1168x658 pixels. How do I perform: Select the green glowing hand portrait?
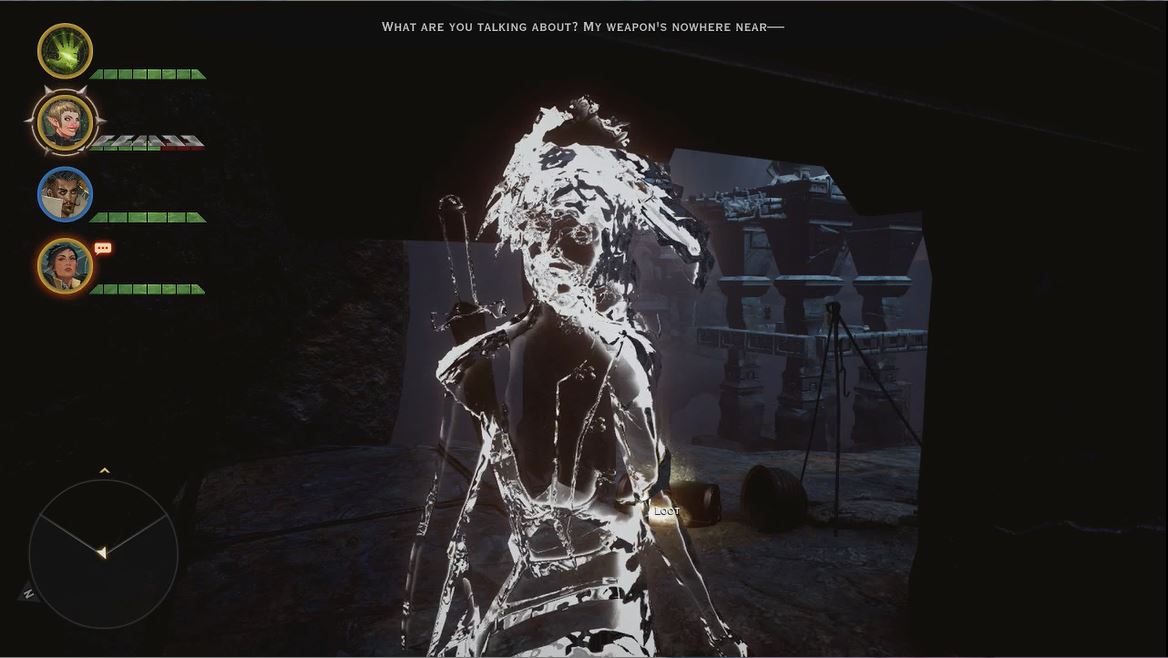click(65, 51)
